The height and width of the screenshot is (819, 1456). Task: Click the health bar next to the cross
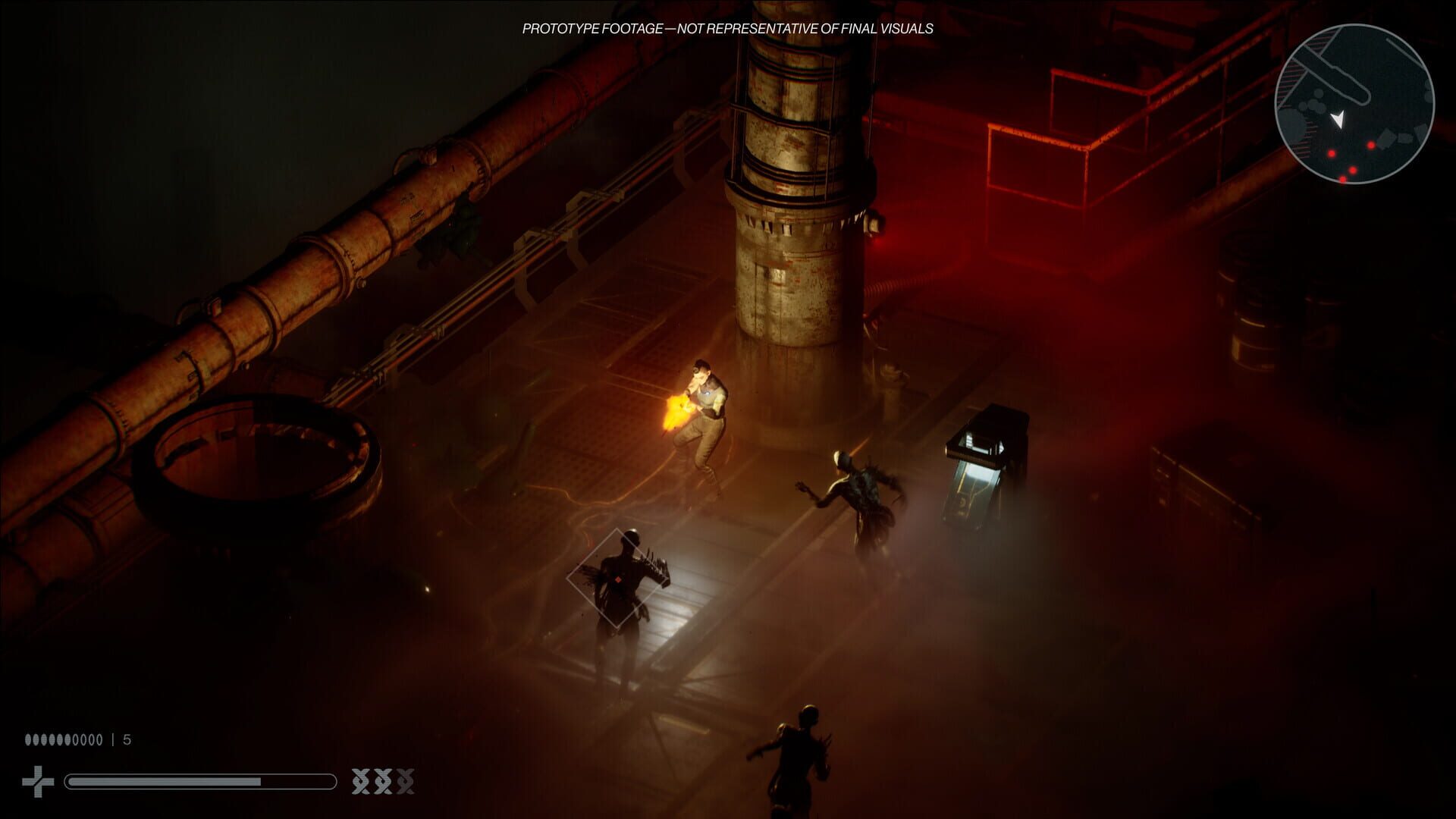201,781
